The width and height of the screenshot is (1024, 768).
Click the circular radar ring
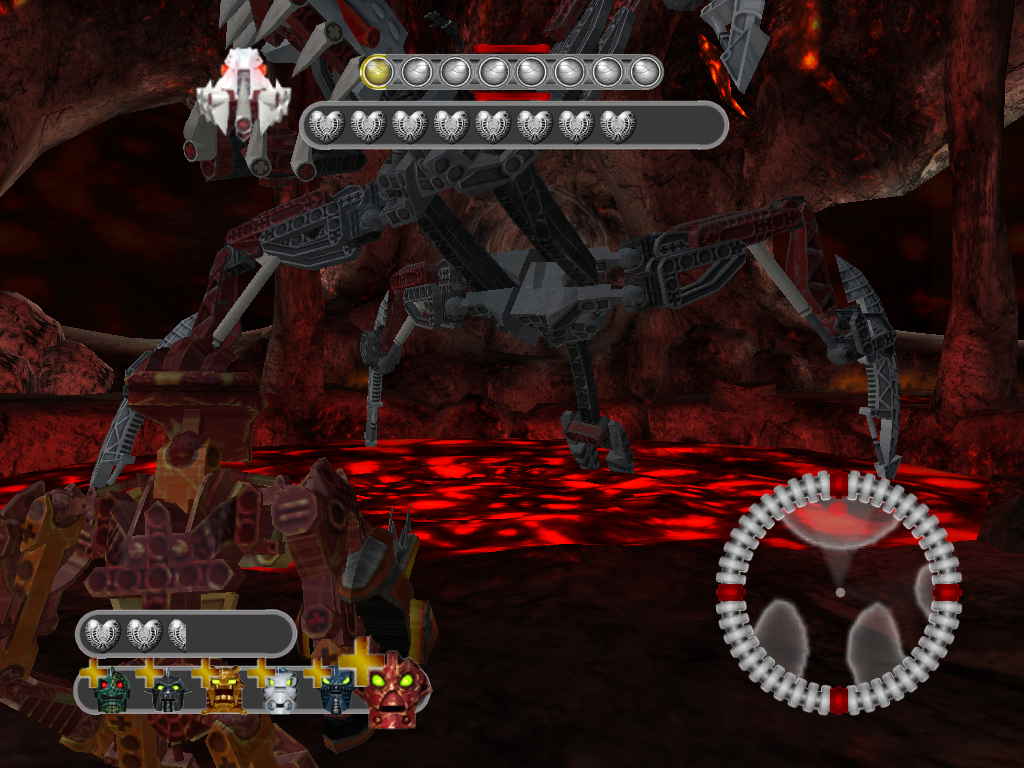click(x=839, y=593)
